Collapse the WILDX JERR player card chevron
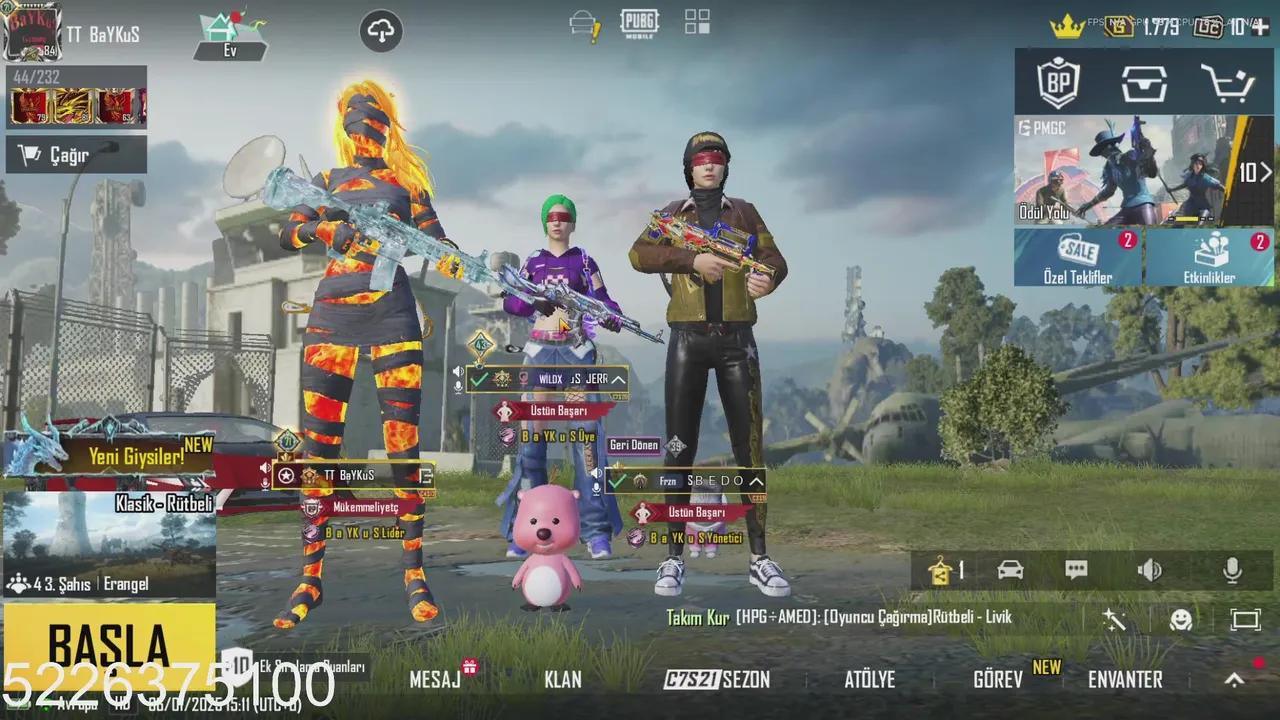The image size is (1280, 720). click(617, 380)
